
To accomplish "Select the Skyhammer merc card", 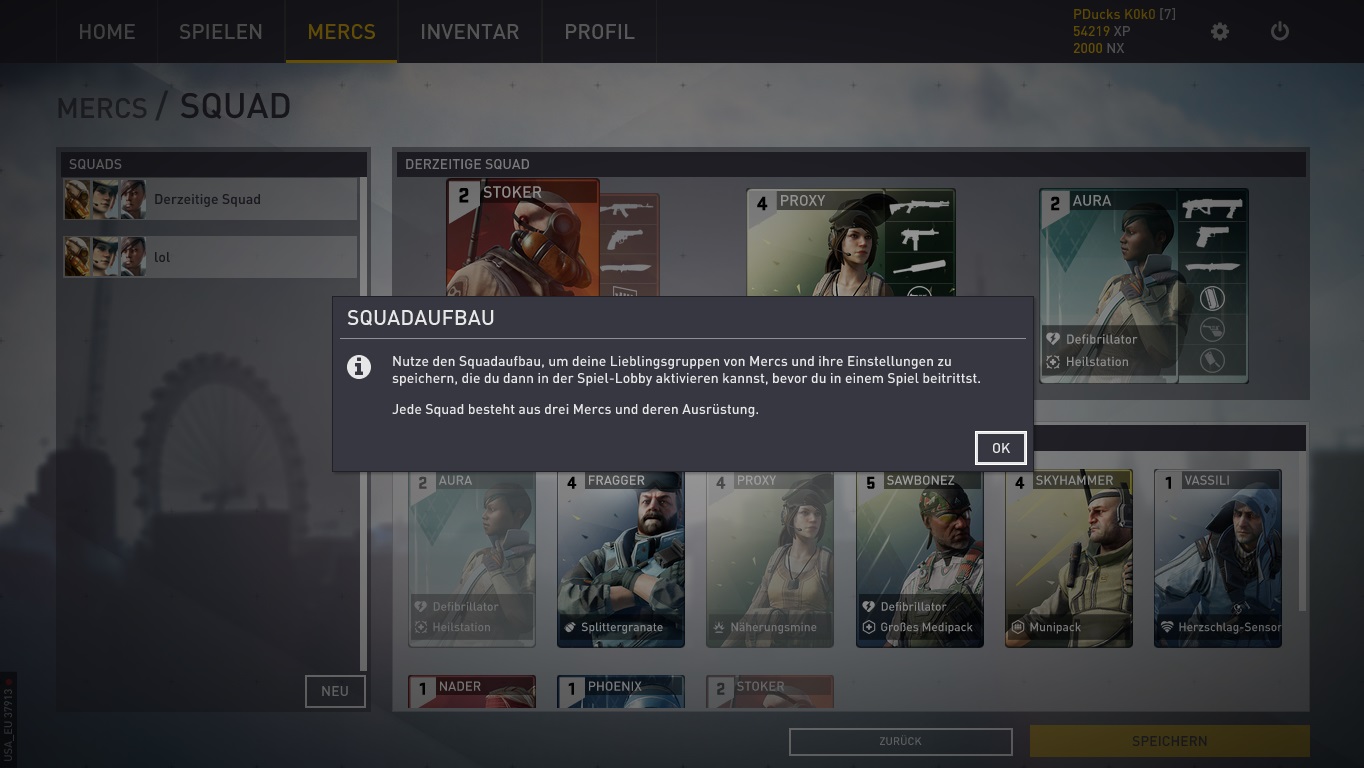I will pos(1068,560).
